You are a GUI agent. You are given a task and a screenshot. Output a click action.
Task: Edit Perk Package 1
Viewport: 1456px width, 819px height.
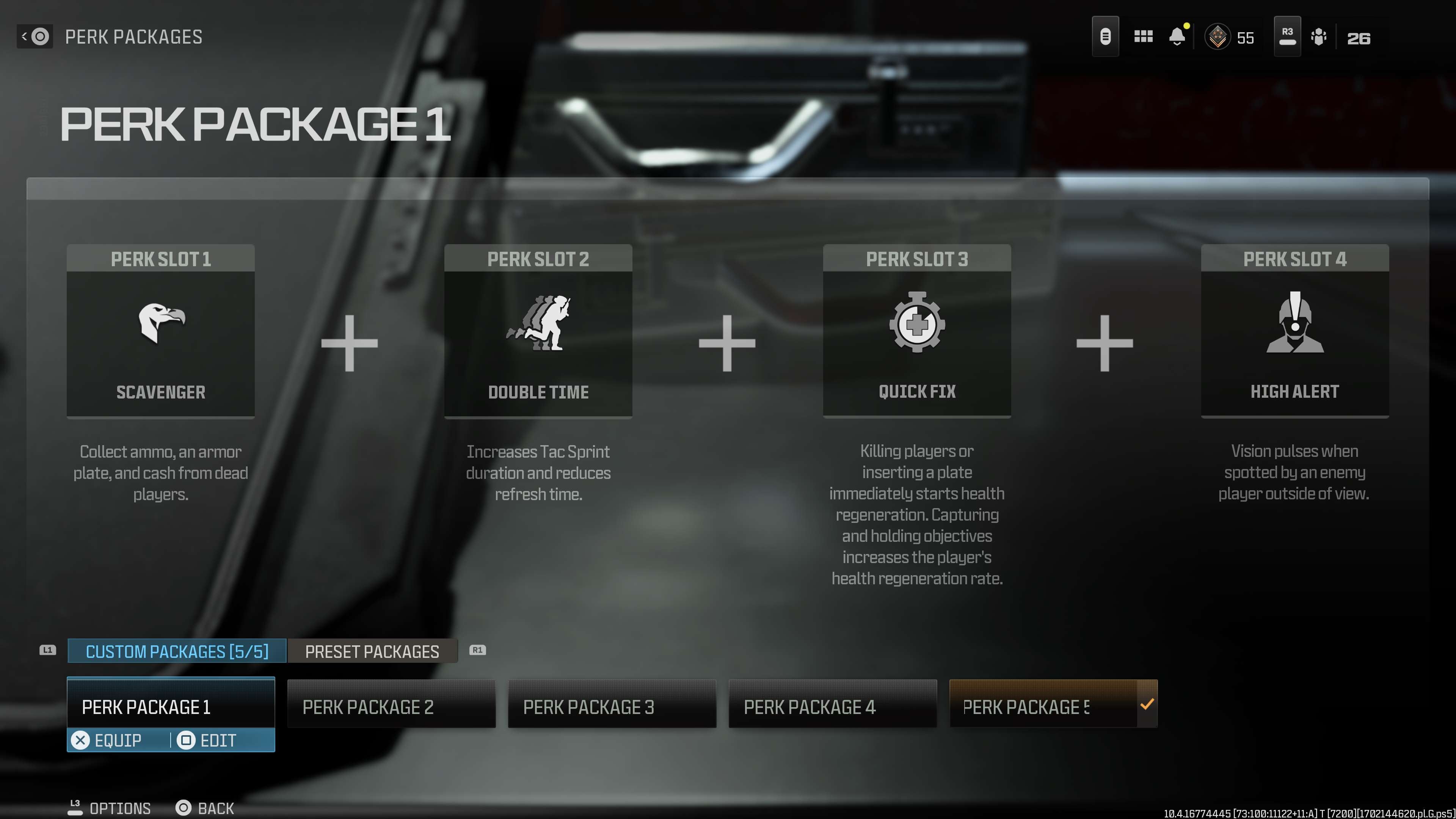pyautogui.click(x=207, y=741)
